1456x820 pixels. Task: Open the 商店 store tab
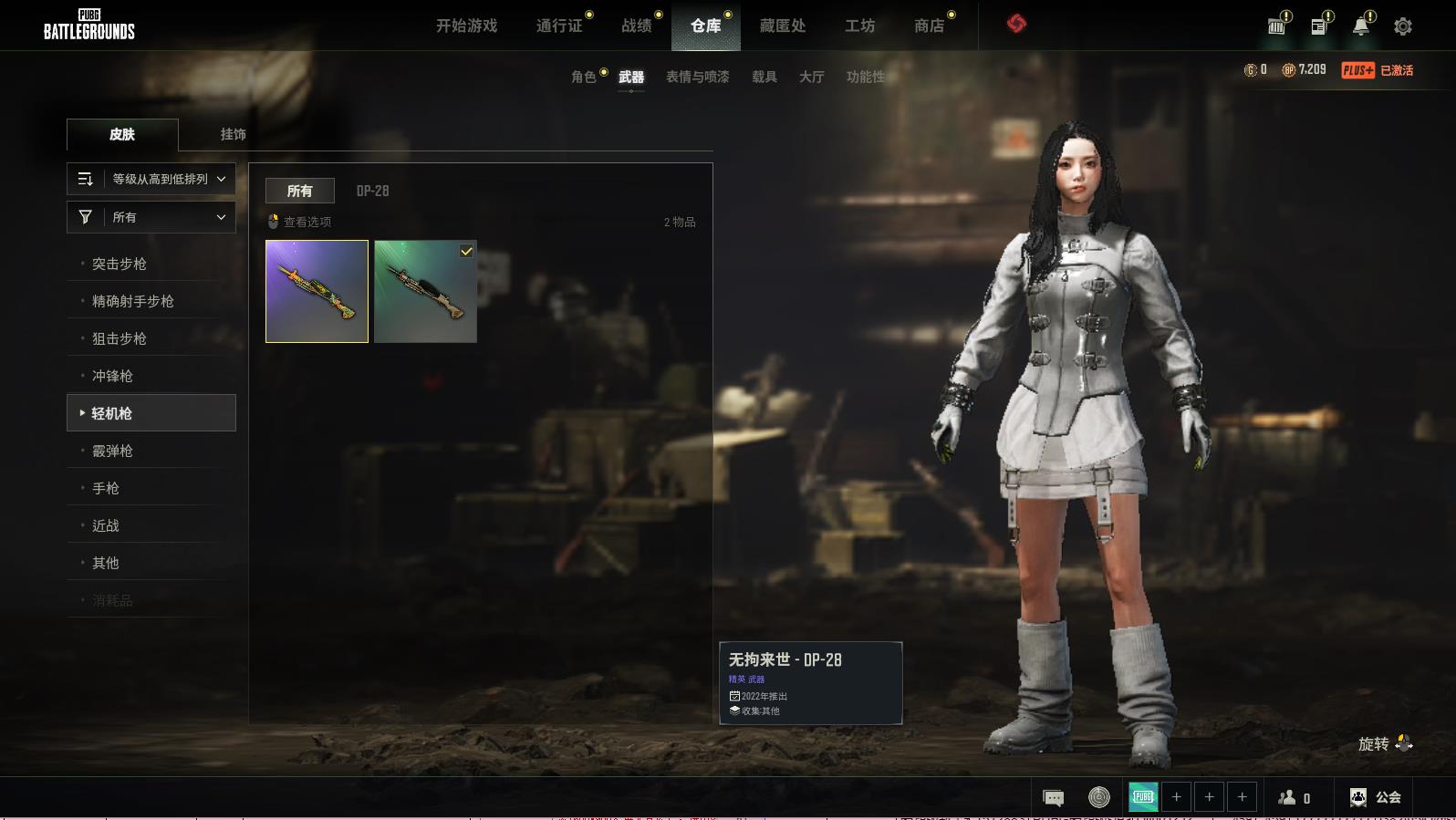point(929,26)
